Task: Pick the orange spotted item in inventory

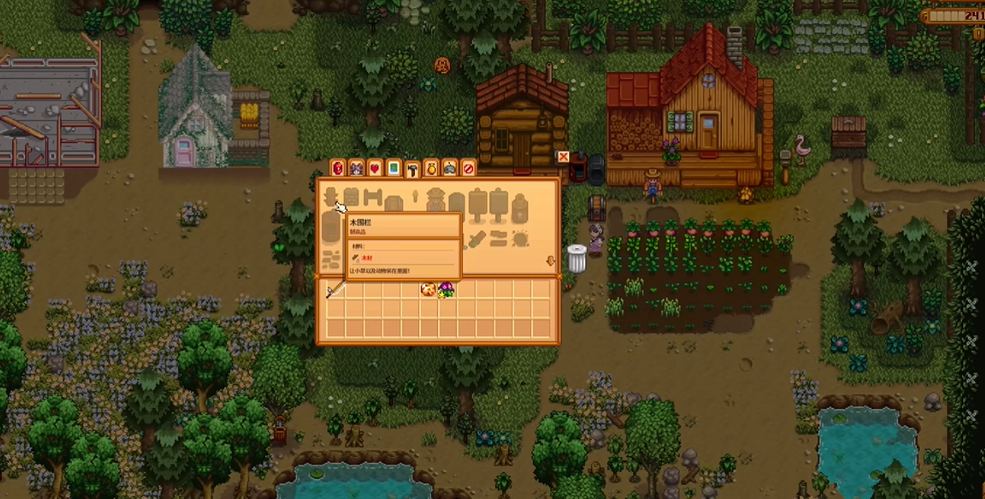Action: 427,290
